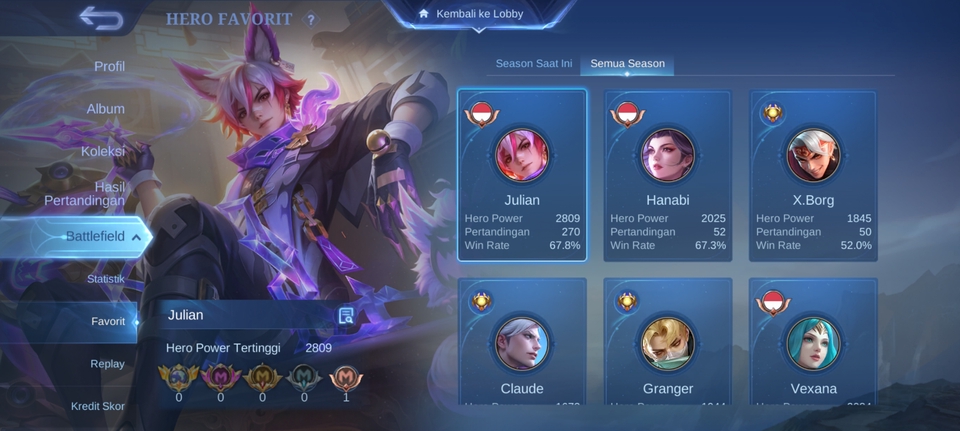Screen dimensions: 960x431
Task: Pick the Claude hero card
Action: click(x=522, y=343)
